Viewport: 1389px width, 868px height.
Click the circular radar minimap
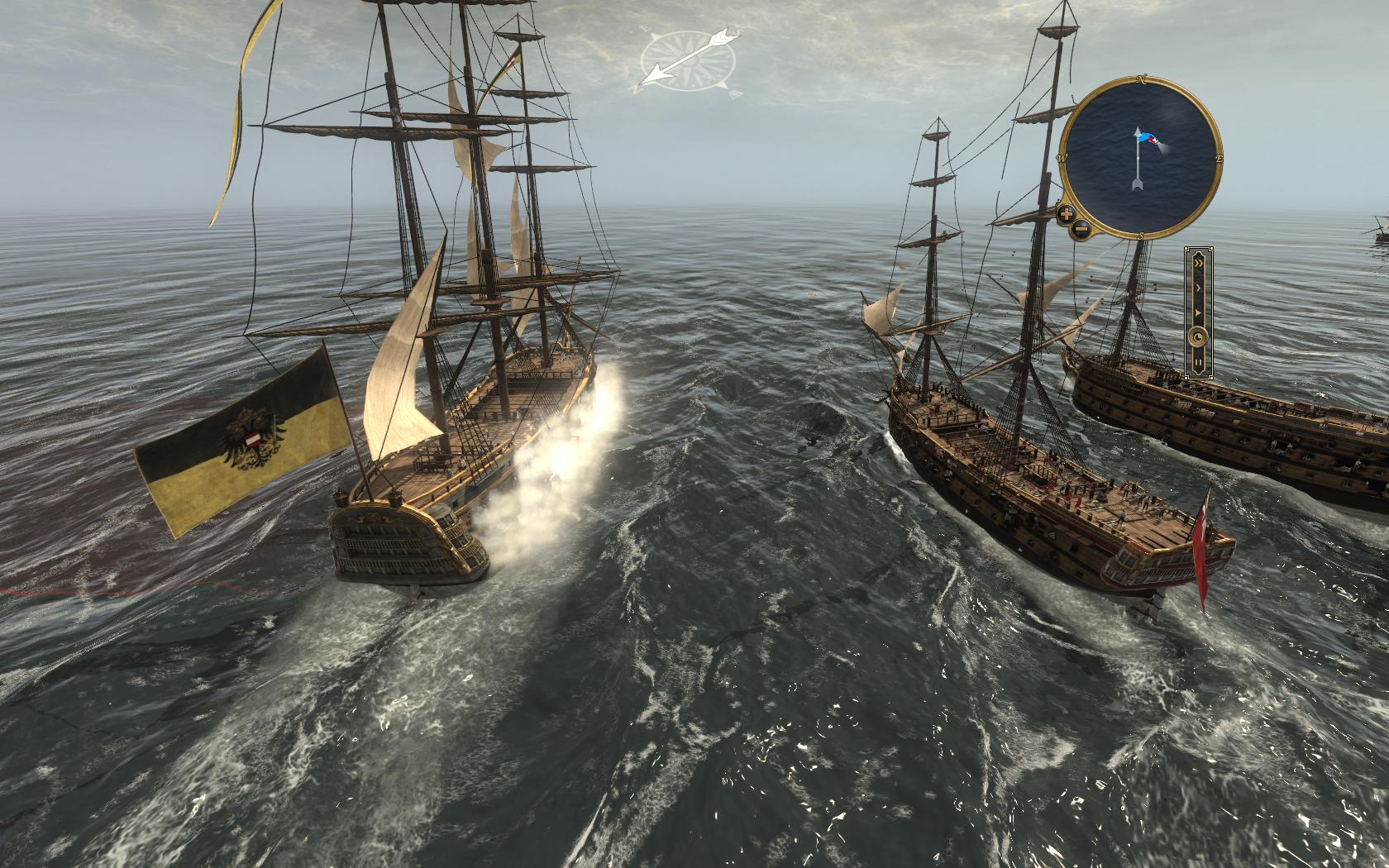(x=1139, y=157)
